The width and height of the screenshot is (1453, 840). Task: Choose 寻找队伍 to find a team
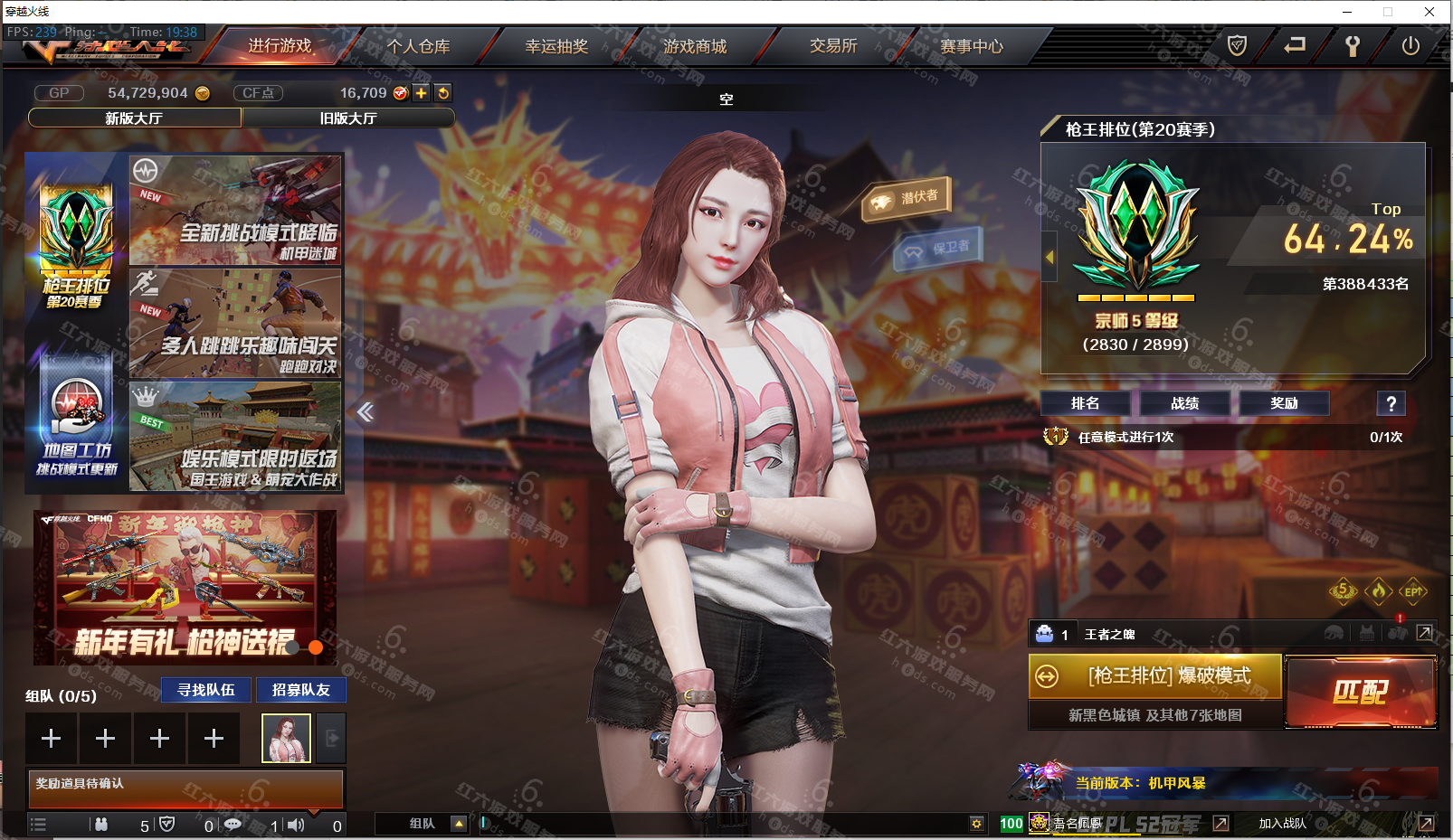click(x=206, y=690)
